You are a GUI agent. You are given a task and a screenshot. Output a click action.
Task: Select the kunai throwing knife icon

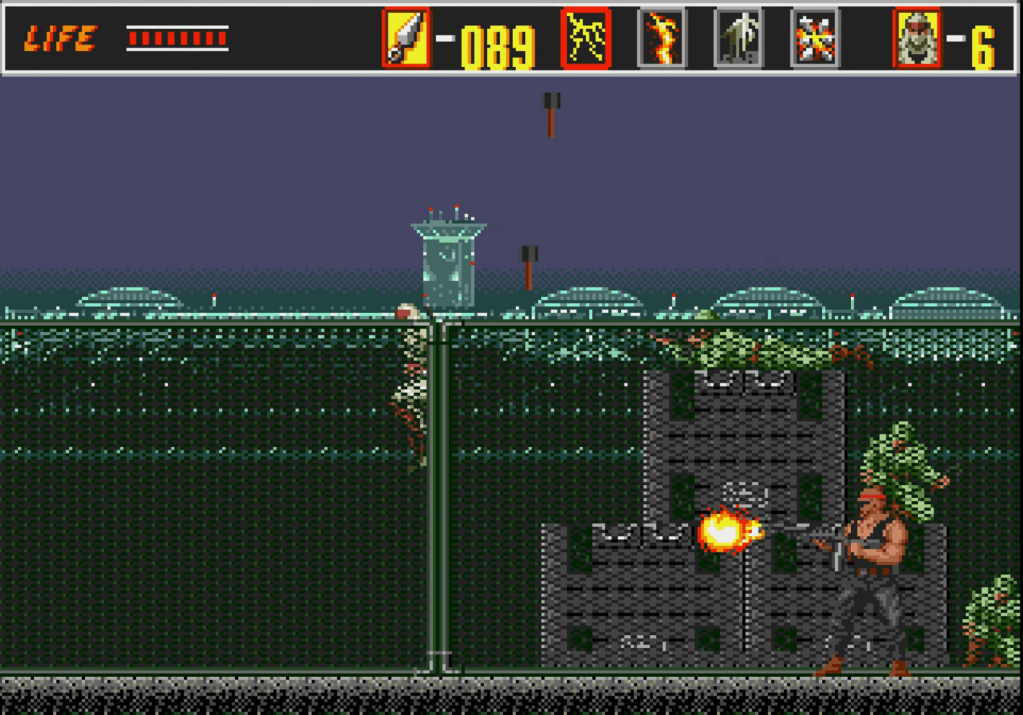406,38
